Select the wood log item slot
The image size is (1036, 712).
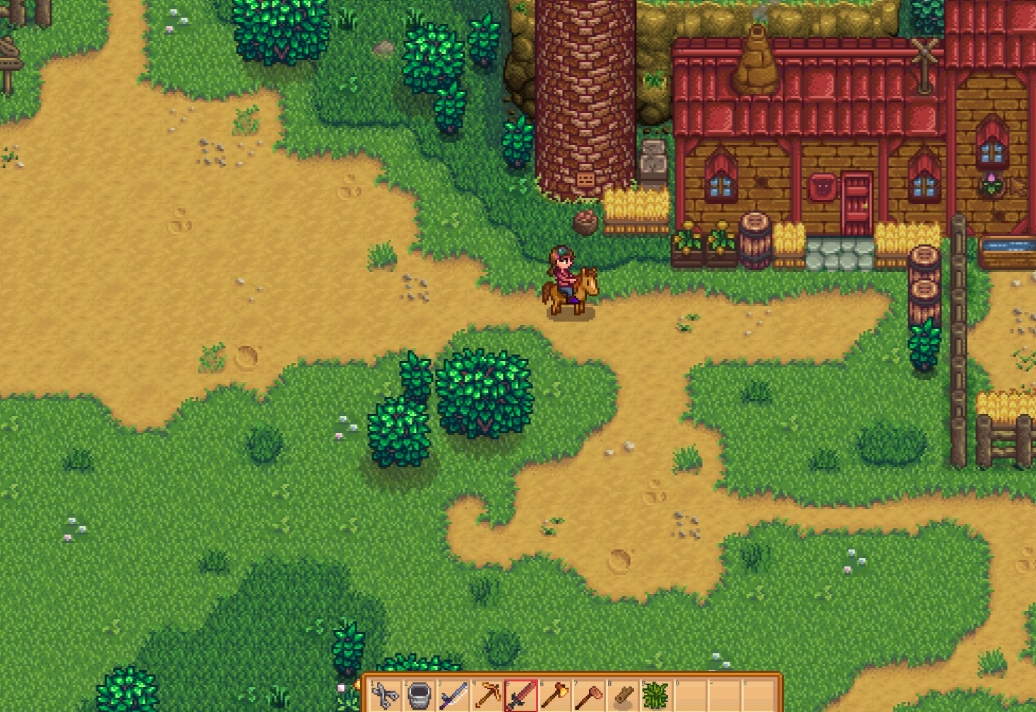(623, 695)
